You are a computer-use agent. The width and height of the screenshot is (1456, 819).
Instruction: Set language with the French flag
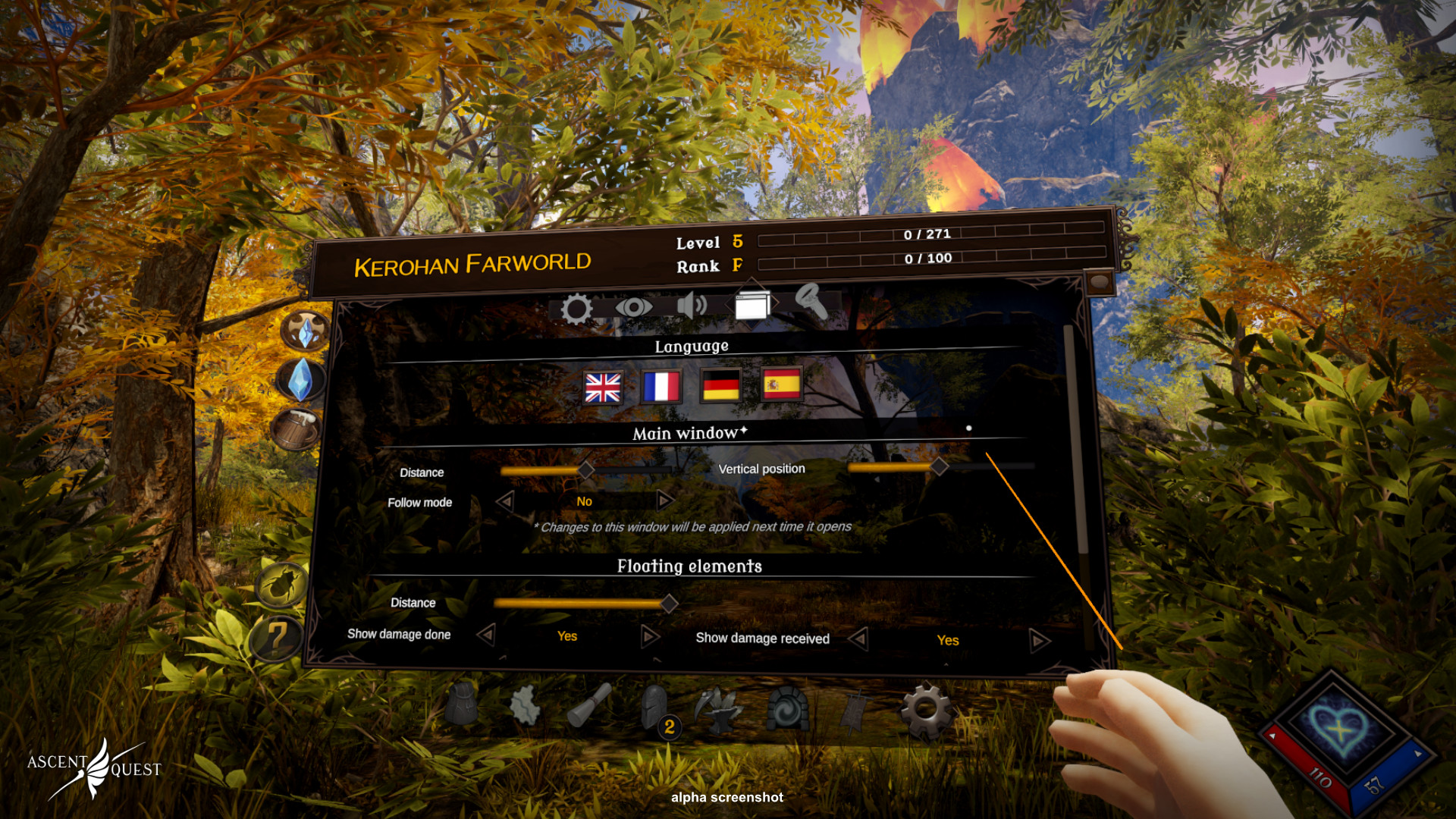click(661, 387)
